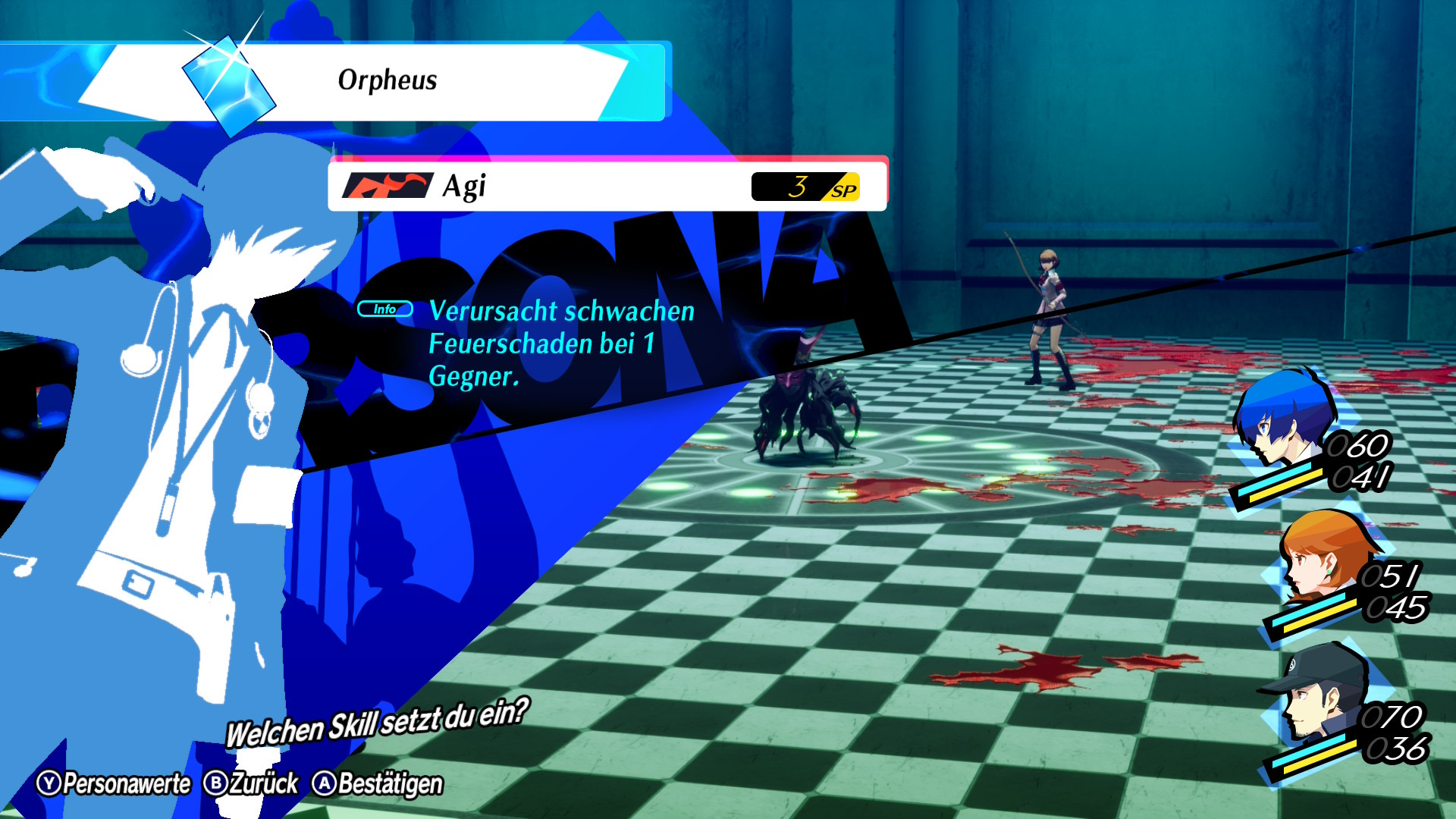Show Personawerte stats

click(114, 783)
